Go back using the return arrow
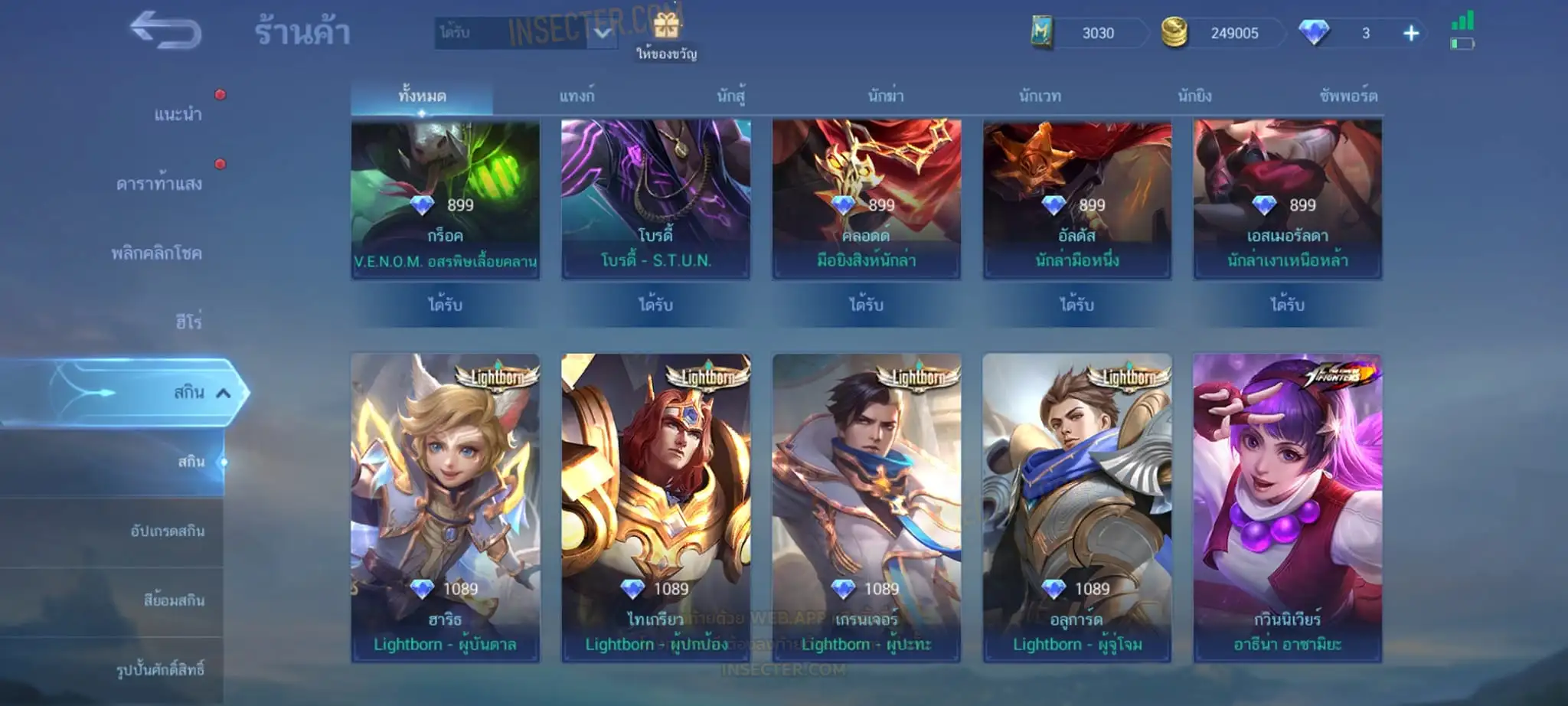The image size is (1568, 706). pos(165,31)
